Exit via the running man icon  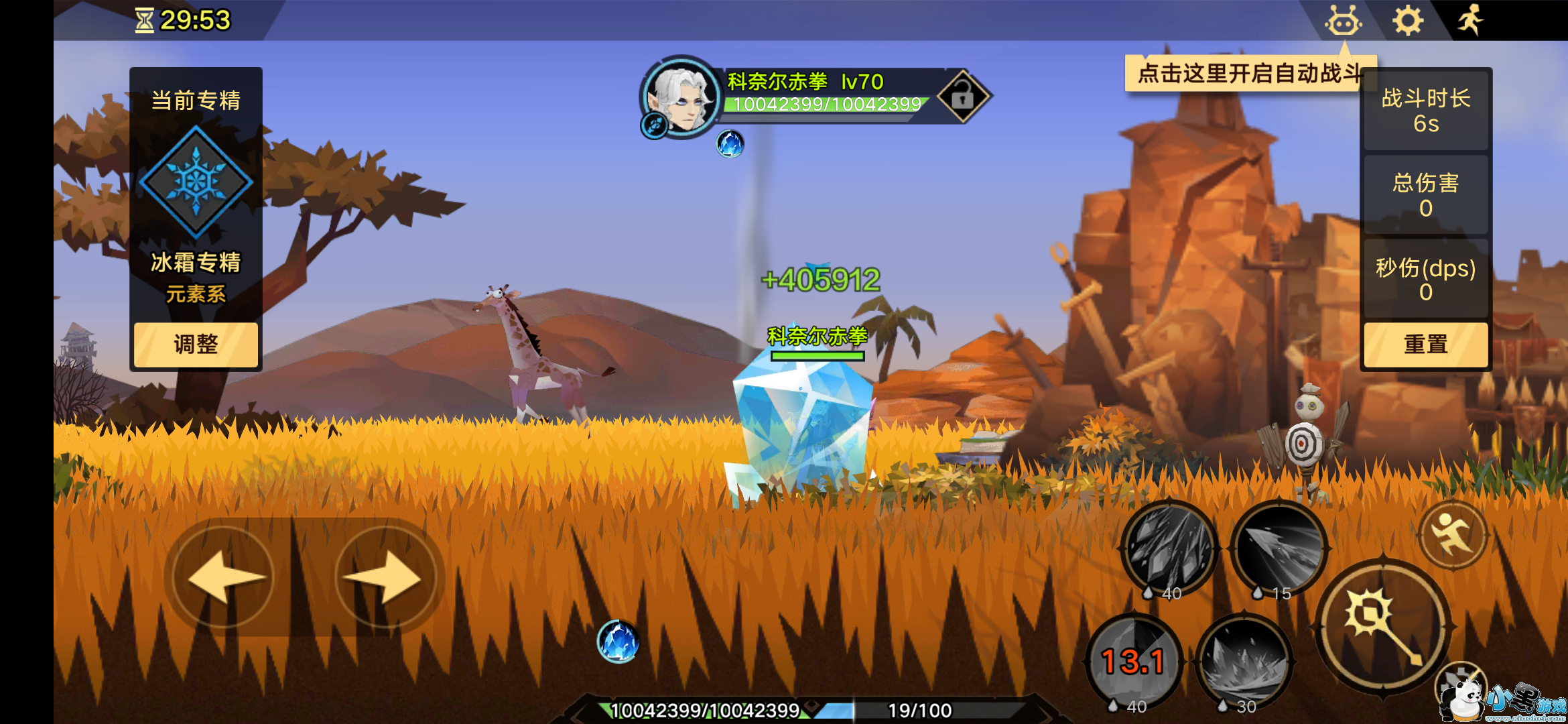tap(1471, 20)
